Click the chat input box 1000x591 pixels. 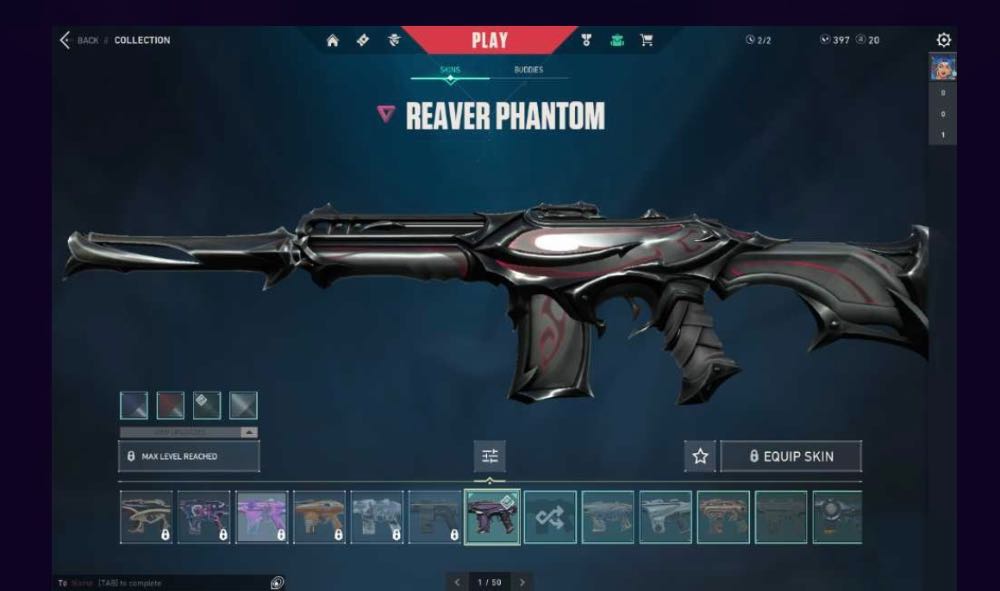coord(160,582)
